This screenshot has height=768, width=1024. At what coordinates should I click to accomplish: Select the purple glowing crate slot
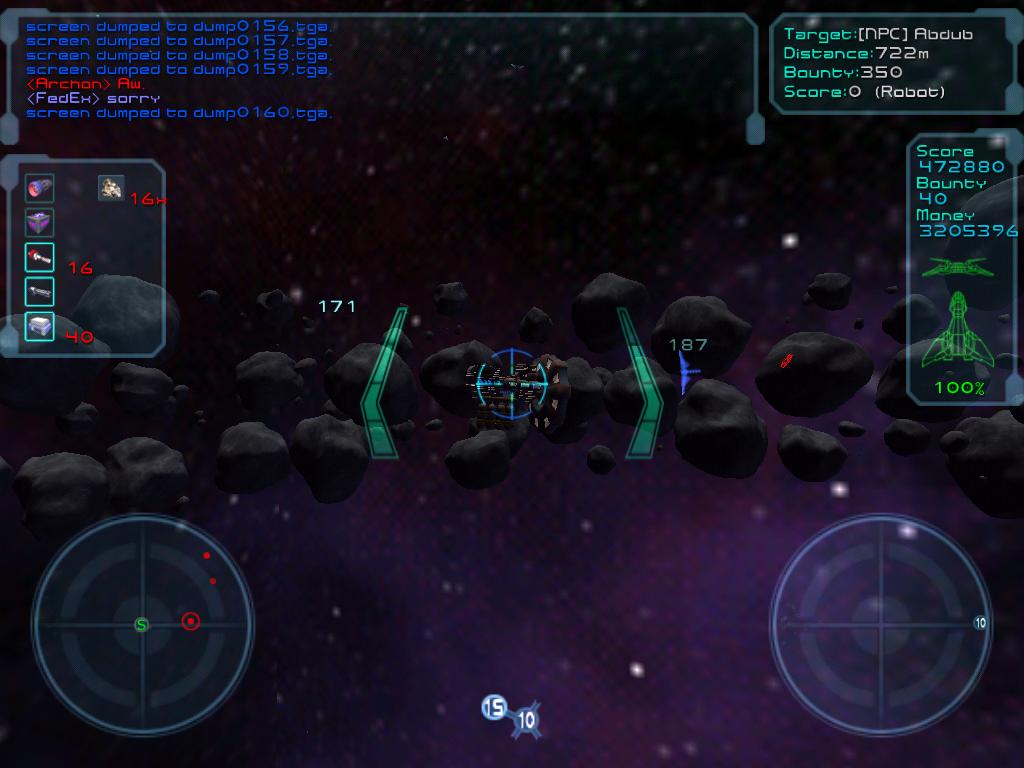coord(40,223)
